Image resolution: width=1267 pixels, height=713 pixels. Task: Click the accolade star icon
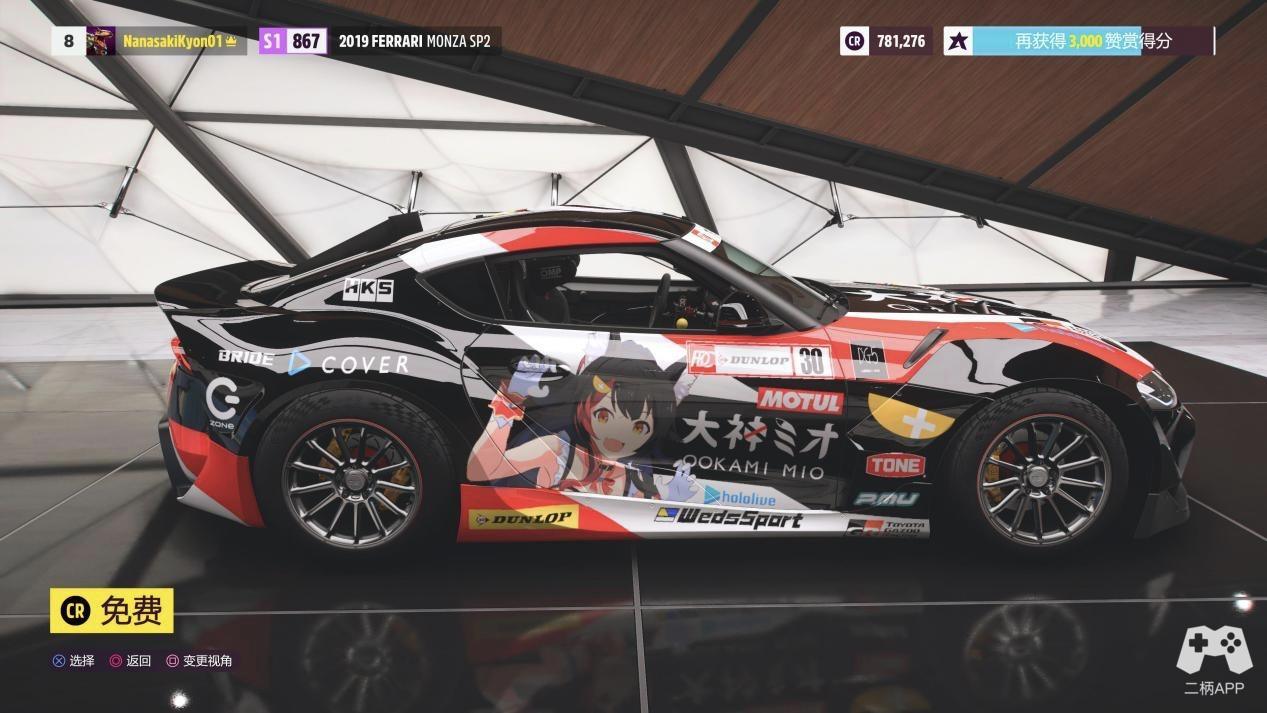click(x=958, y=41)
